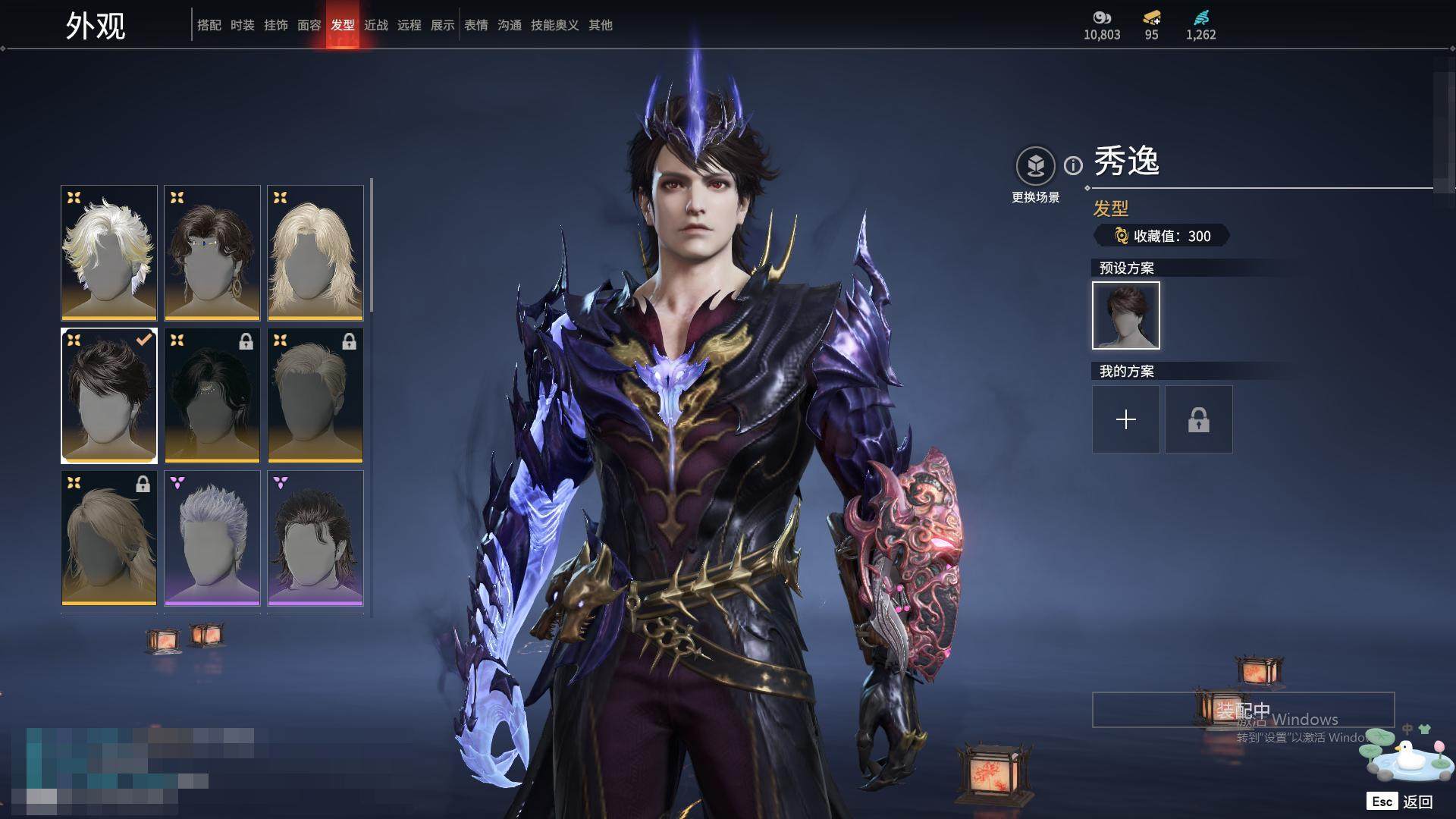Open the info icon beside 秀逸
The height and width of the screenshot is (819, 1456).
pyautogui.click(x=1073, y=165)
